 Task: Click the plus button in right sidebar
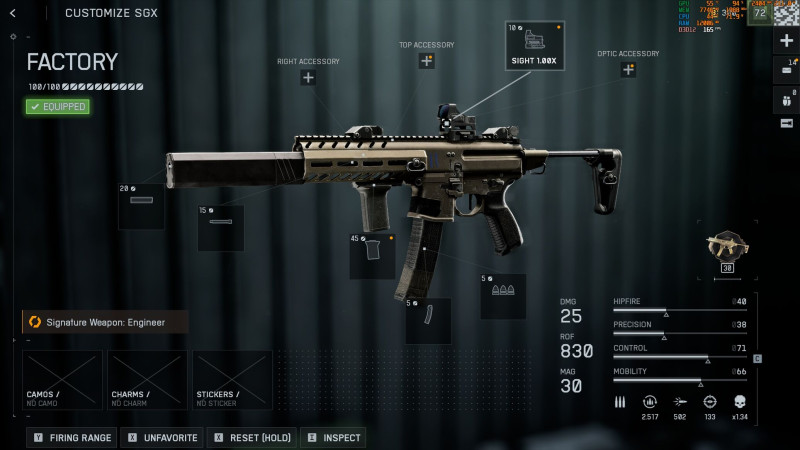click(x=786, y=41)
